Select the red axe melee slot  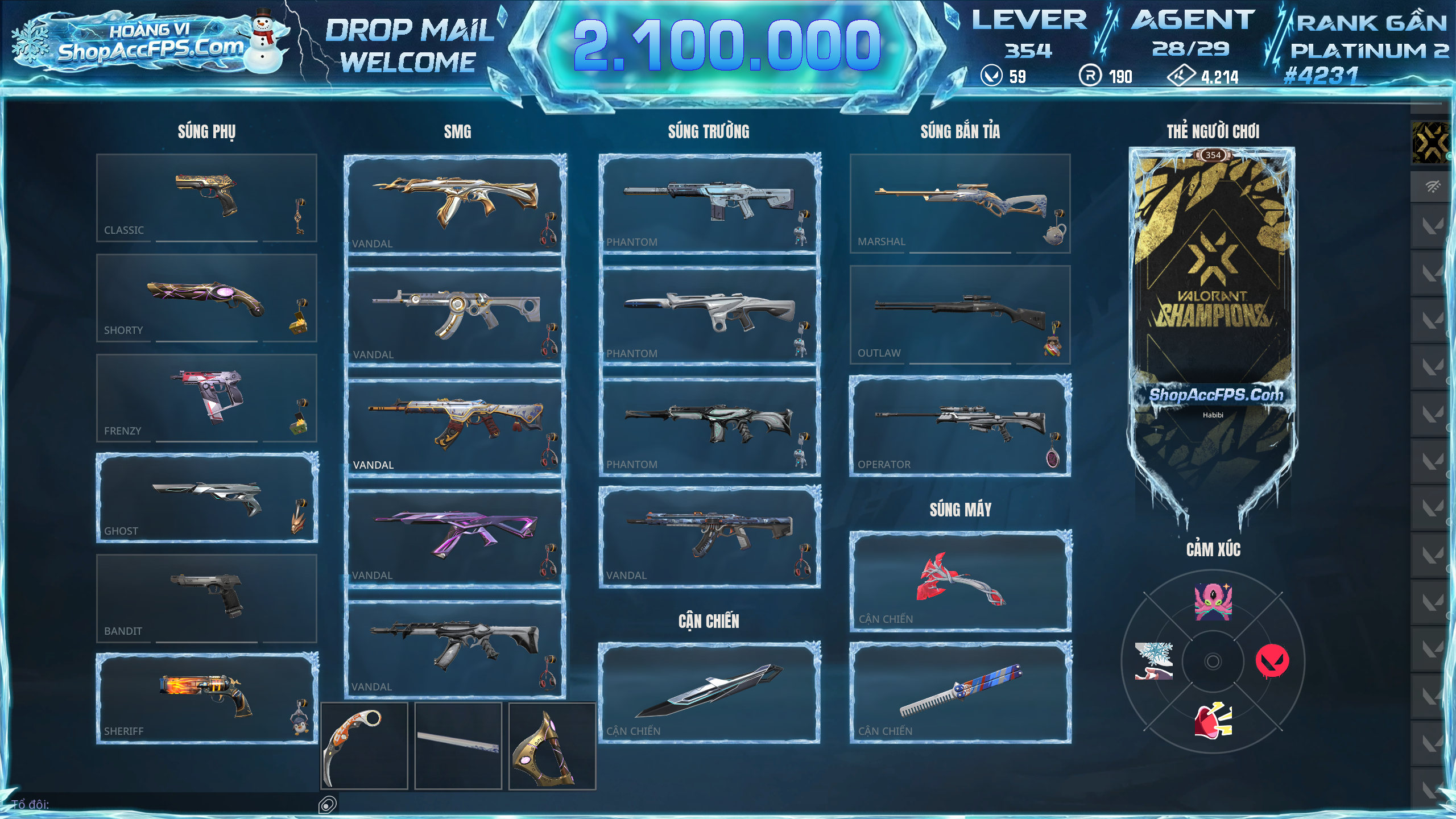click(960, 581)
